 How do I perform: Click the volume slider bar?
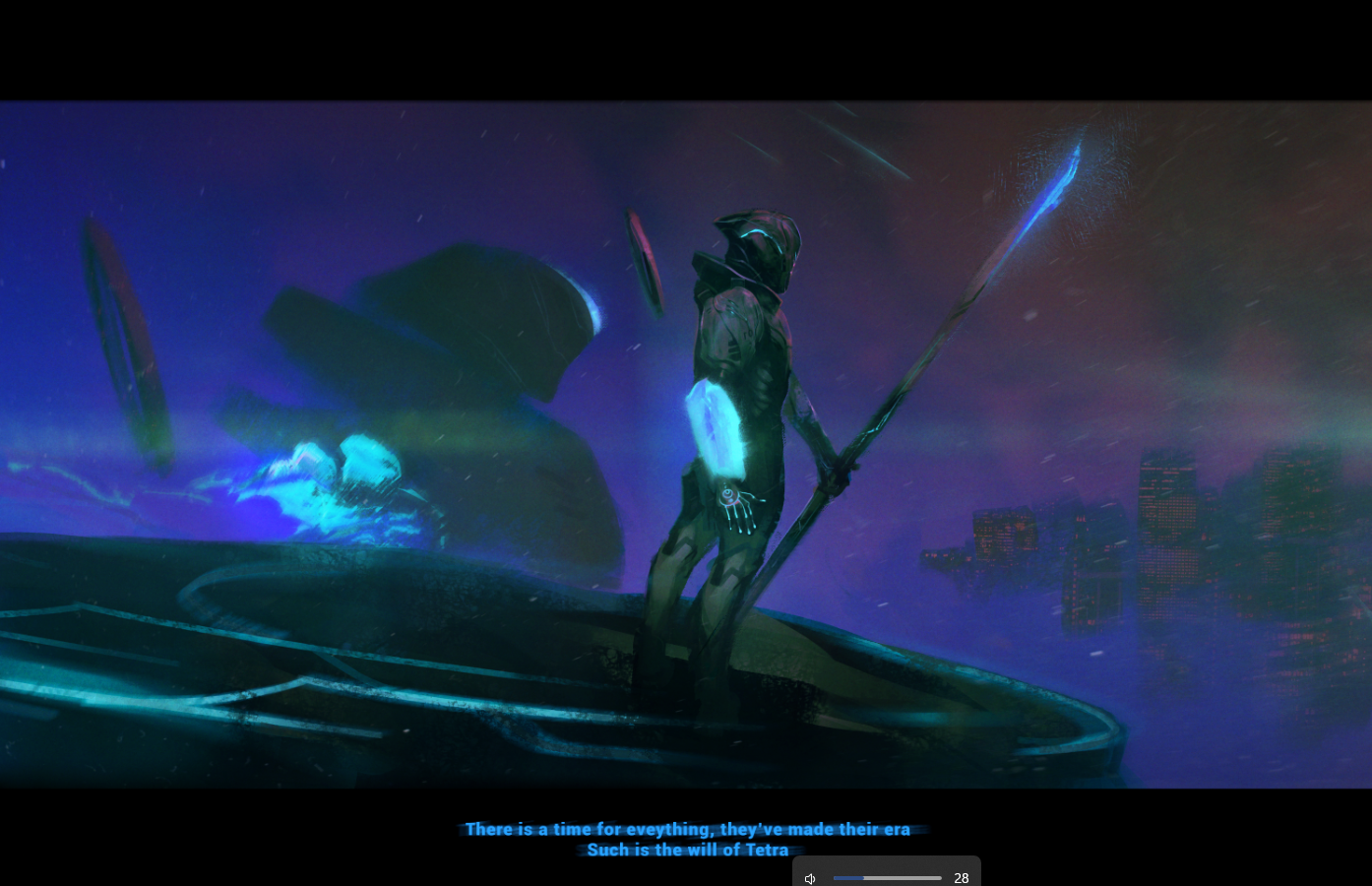click(887, 878)
